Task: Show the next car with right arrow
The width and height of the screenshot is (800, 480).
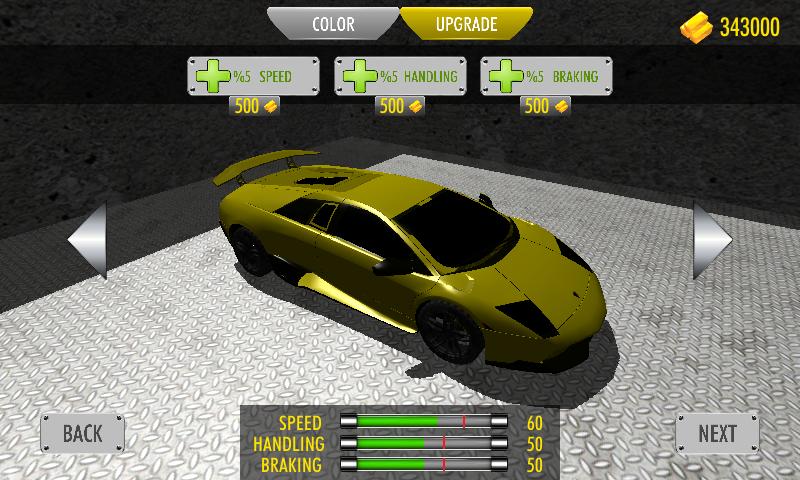Action: (x=713, y=240)
